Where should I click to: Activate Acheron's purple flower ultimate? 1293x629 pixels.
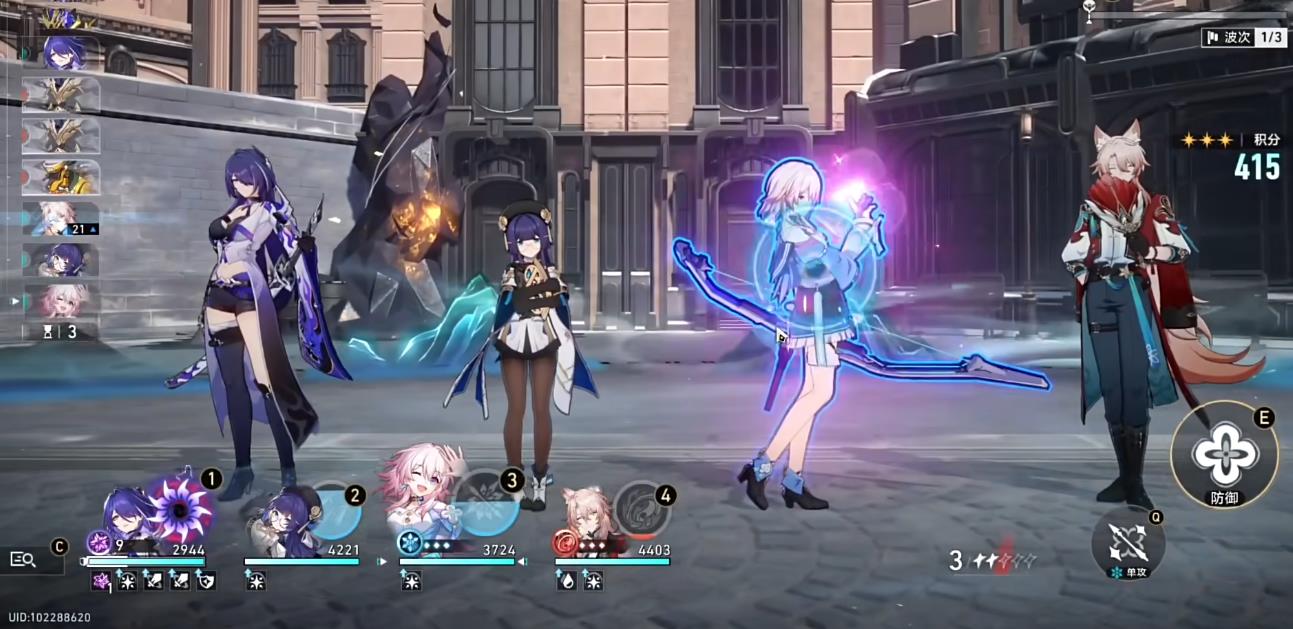180,509
